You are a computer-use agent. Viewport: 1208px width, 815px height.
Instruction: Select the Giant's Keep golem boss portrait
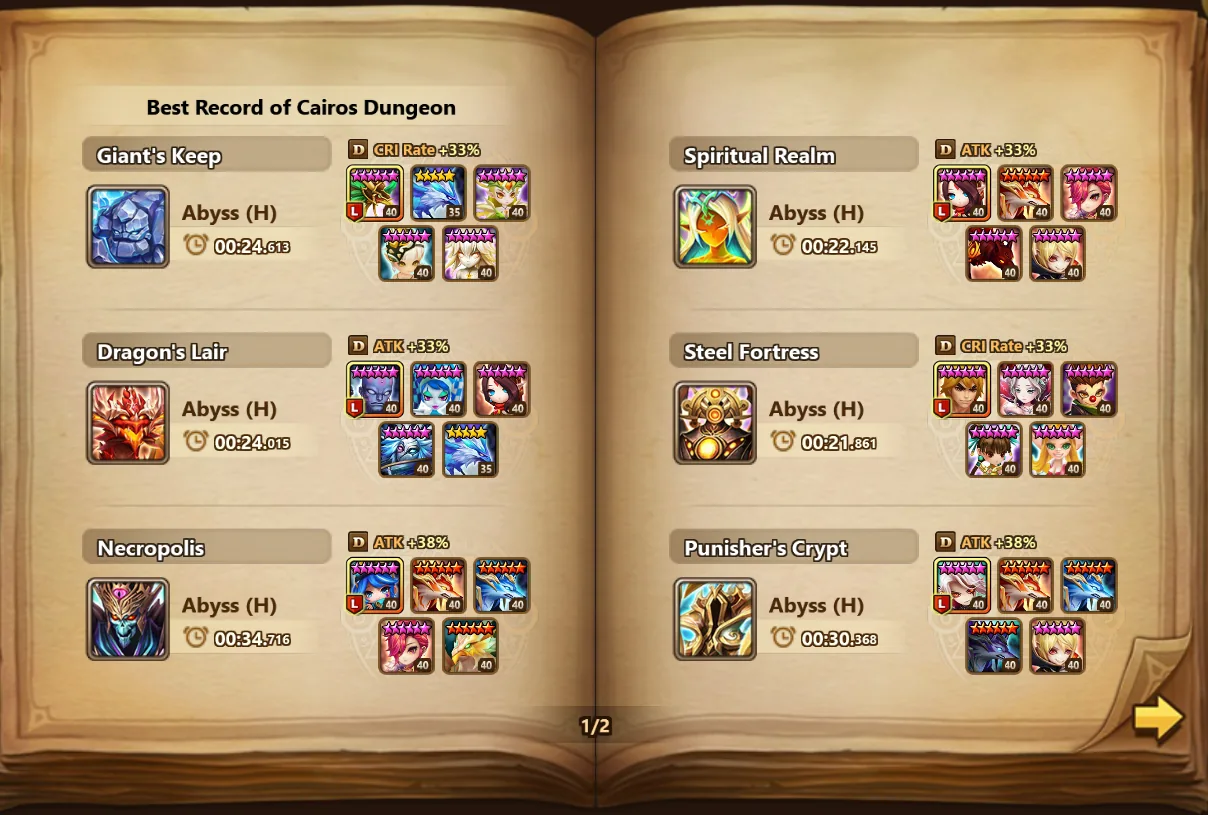coord(128,227)
